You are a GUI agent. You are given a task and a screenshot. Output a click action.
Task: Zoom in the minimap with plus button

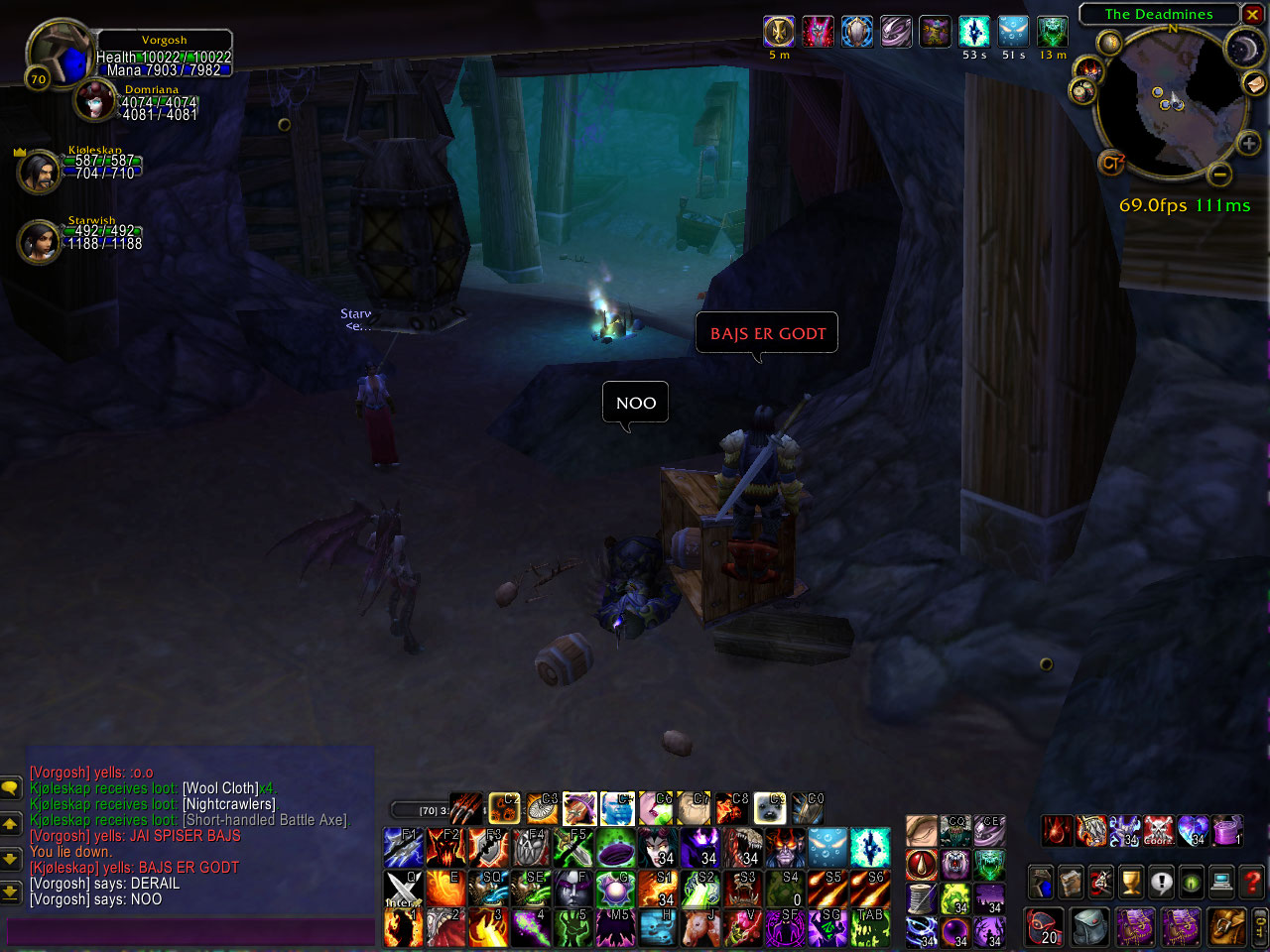1248,144
